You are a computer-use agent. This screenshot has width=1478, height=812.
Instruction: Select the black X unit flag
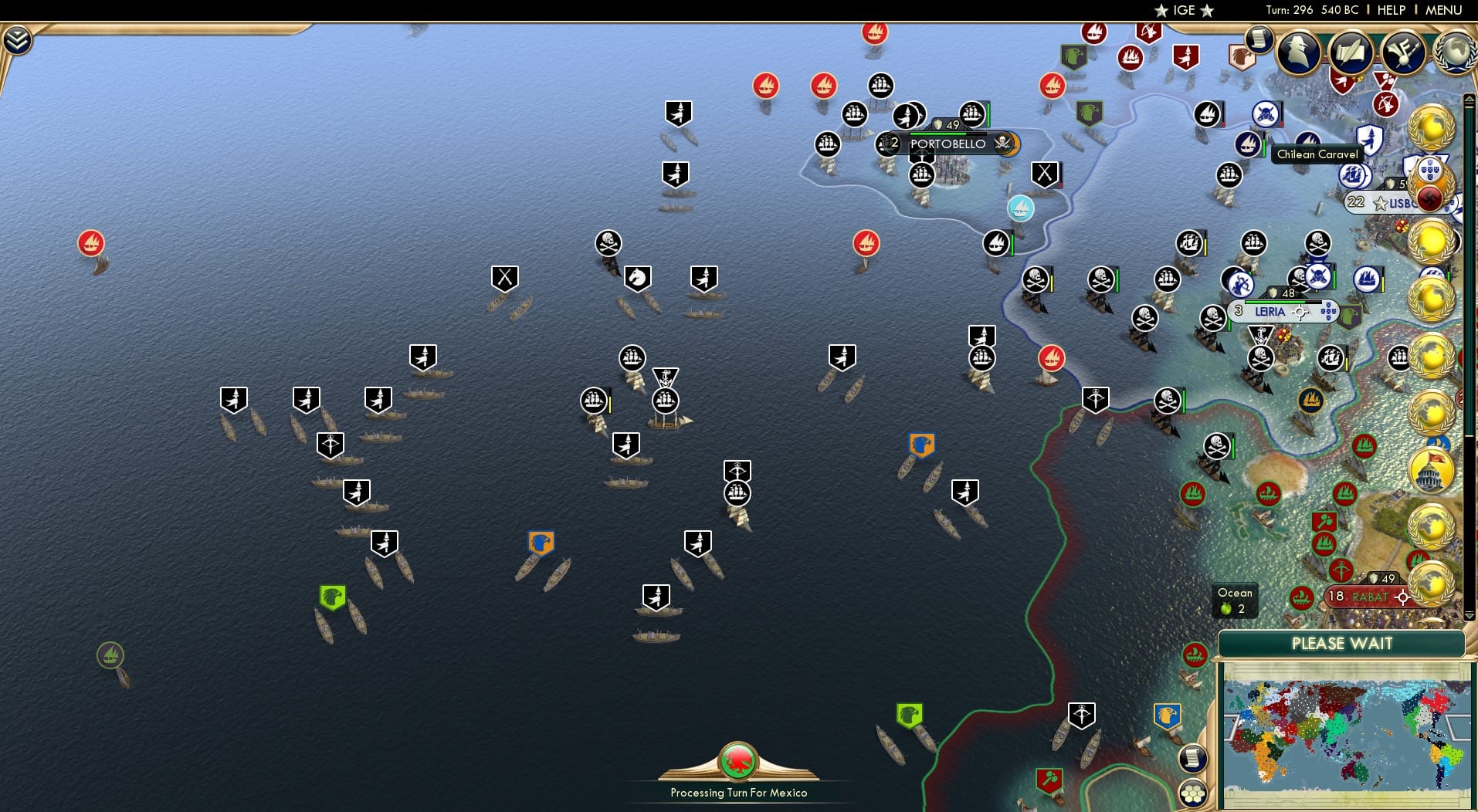[x=505, y=276]
